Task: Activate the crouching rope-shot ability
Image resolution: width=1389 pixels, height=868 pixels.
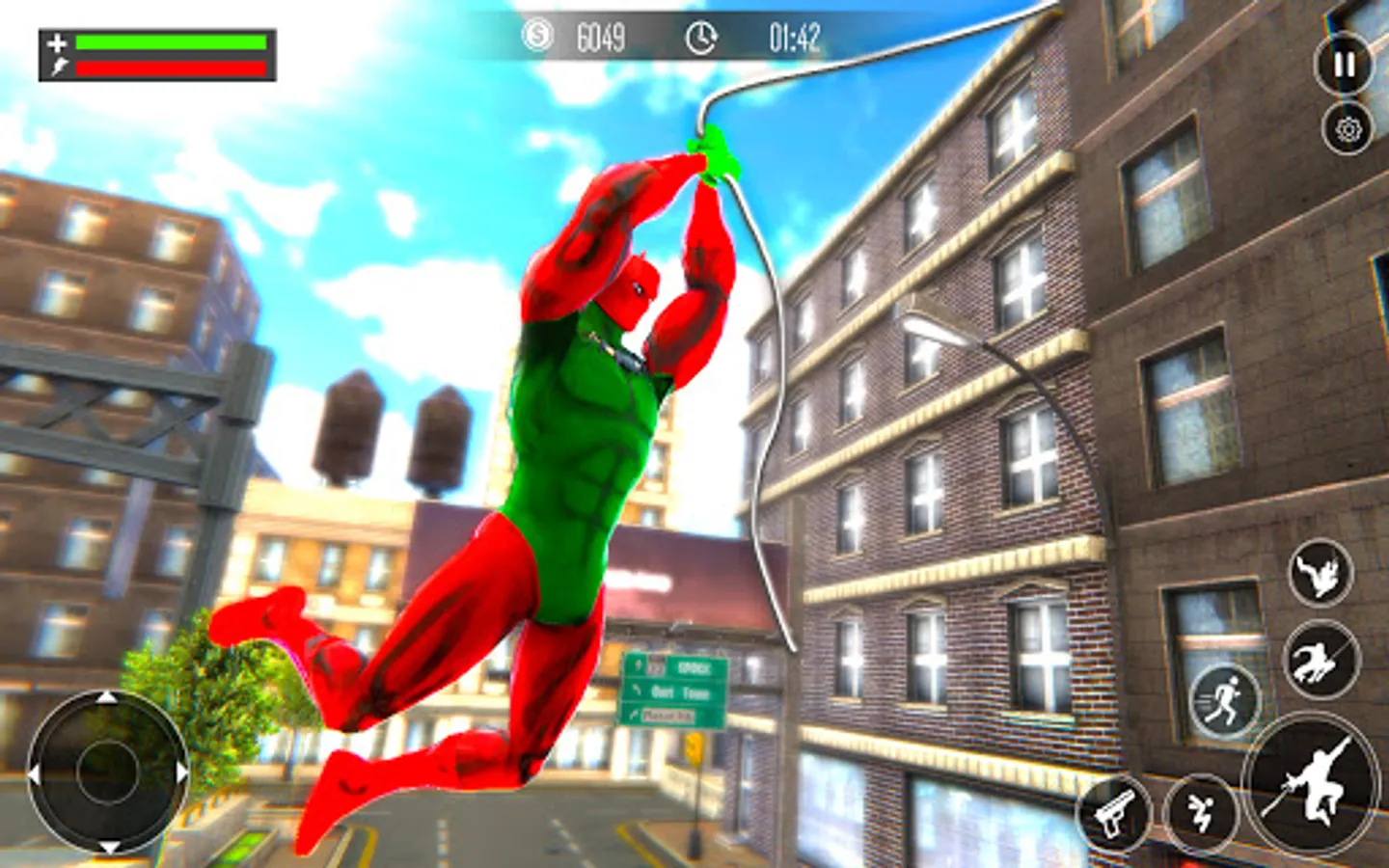Action: point(1321,660)
